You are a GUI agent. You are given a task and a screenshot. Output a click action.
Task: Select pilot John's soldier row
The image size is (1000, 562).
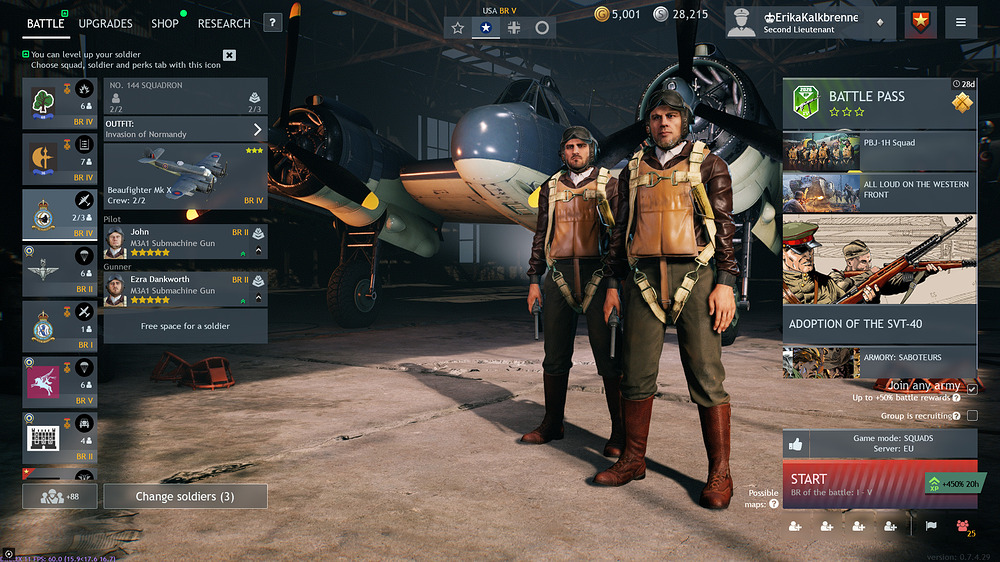tap(185, 241)
